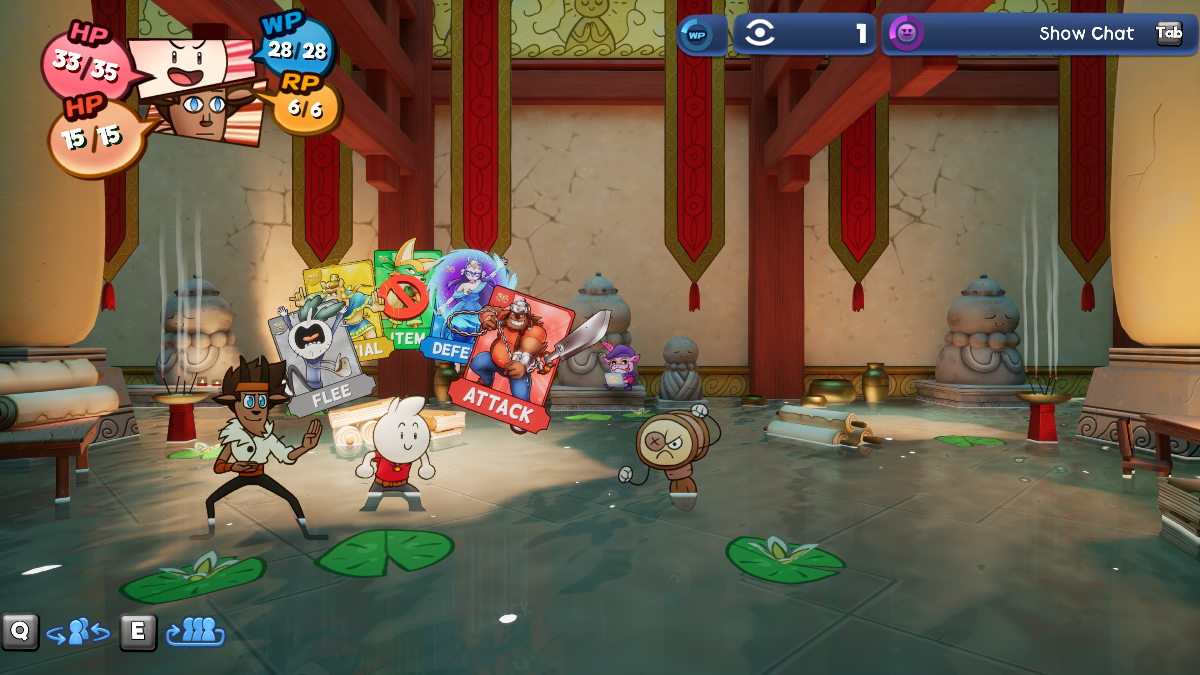The image size is (1200, 675).
Task: Click the swap party member icon
Action: tap(78, 632)
